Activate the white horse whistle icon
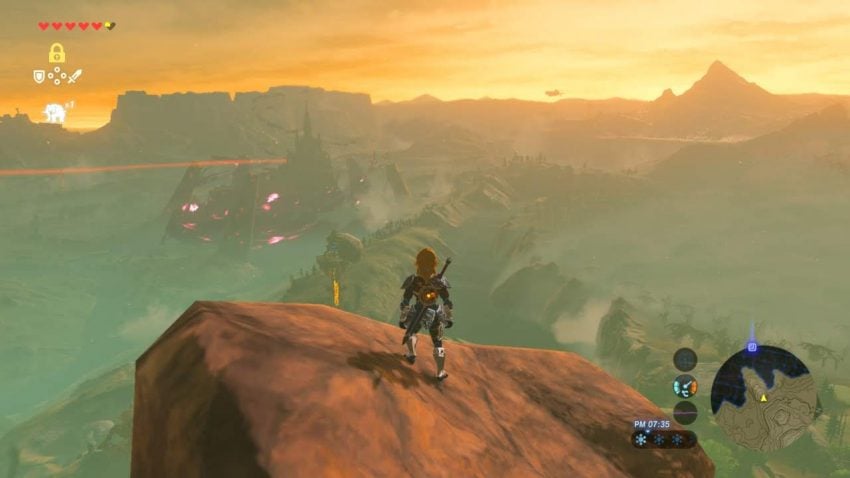Viewport: 850px width, 478px height. [54, 113]
